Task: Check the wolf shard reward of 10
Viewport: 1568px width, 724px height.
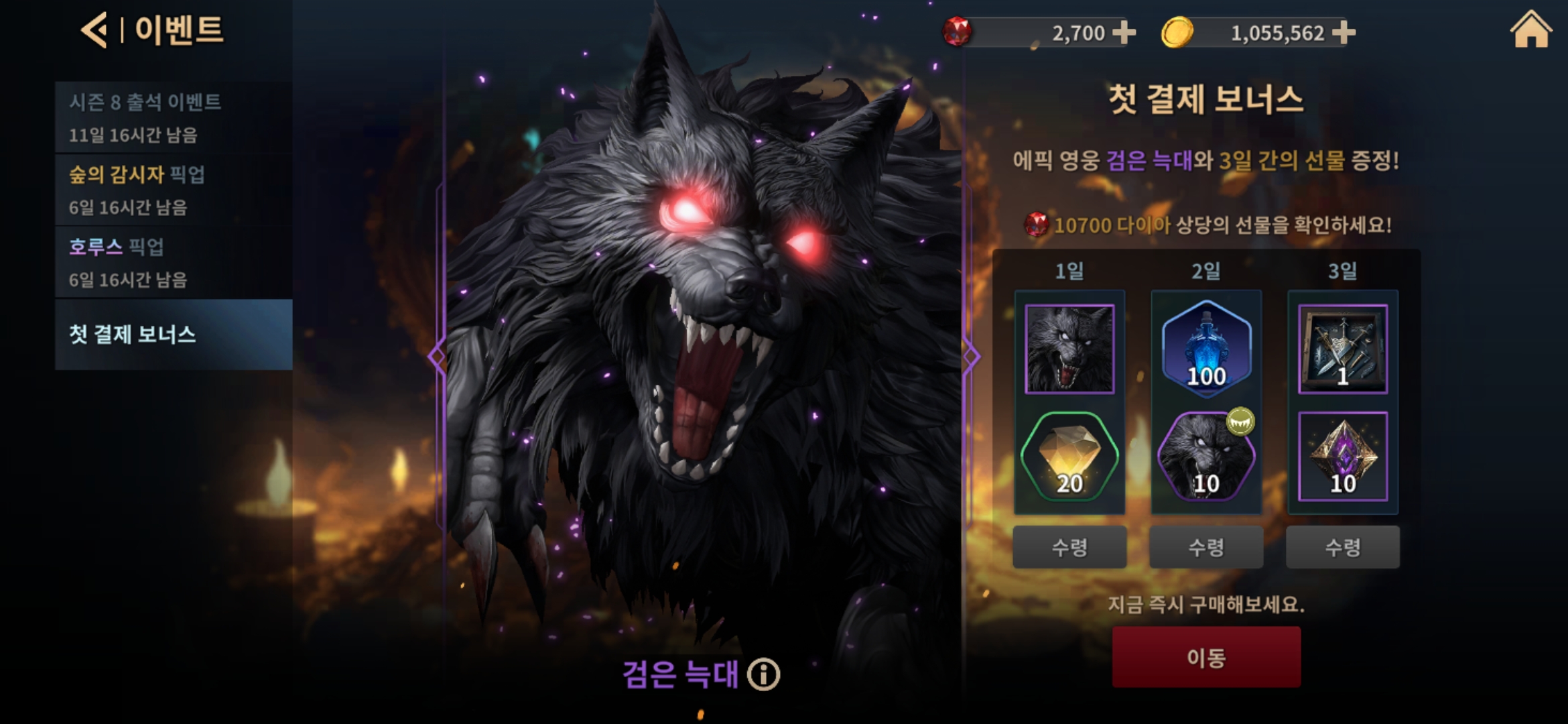Action: point(1206,457)
